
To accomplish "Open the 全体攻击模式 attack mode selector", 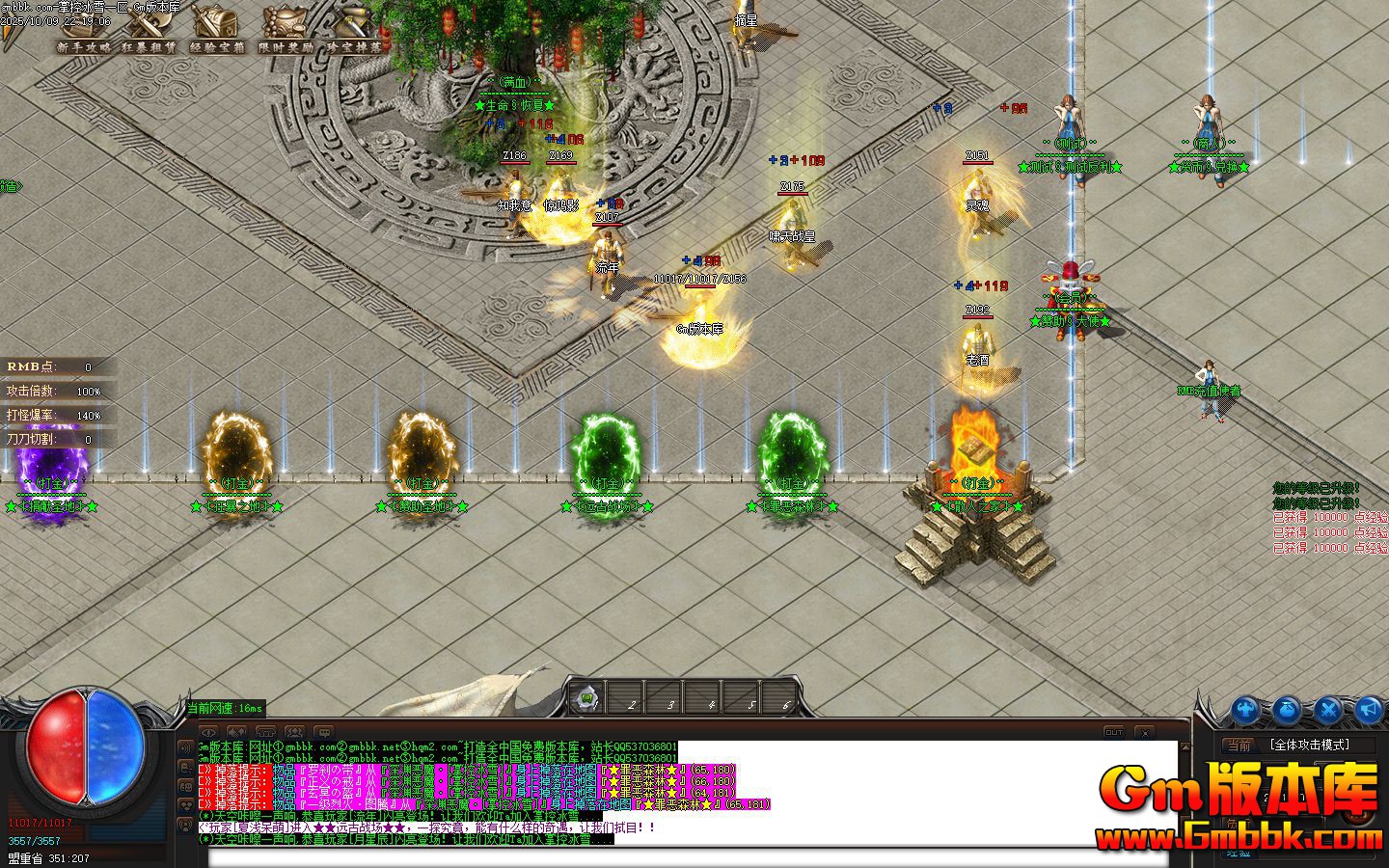I will click(1310, 744).
